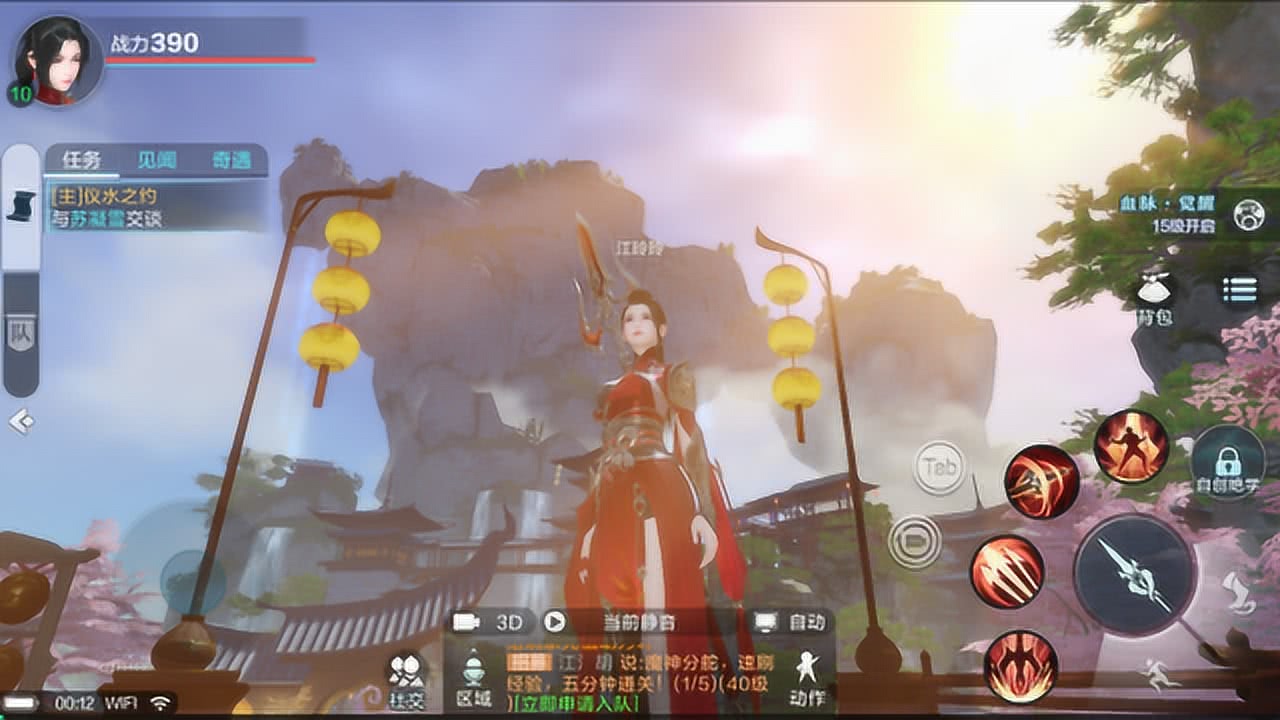Switch to the 奇遇 tab

coord(231,160)
